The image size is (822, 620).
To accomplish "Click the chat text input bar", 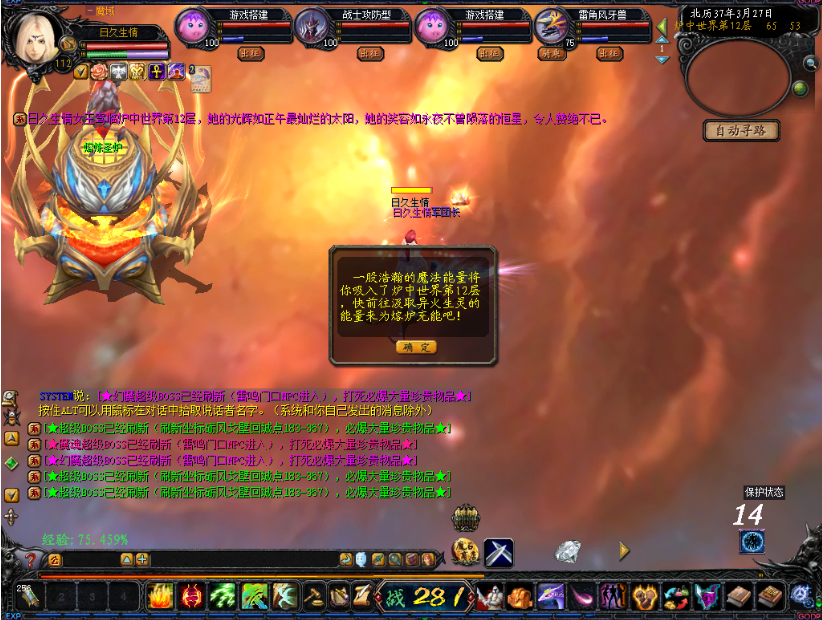I will pyautogui.click(x=200, y=560).
